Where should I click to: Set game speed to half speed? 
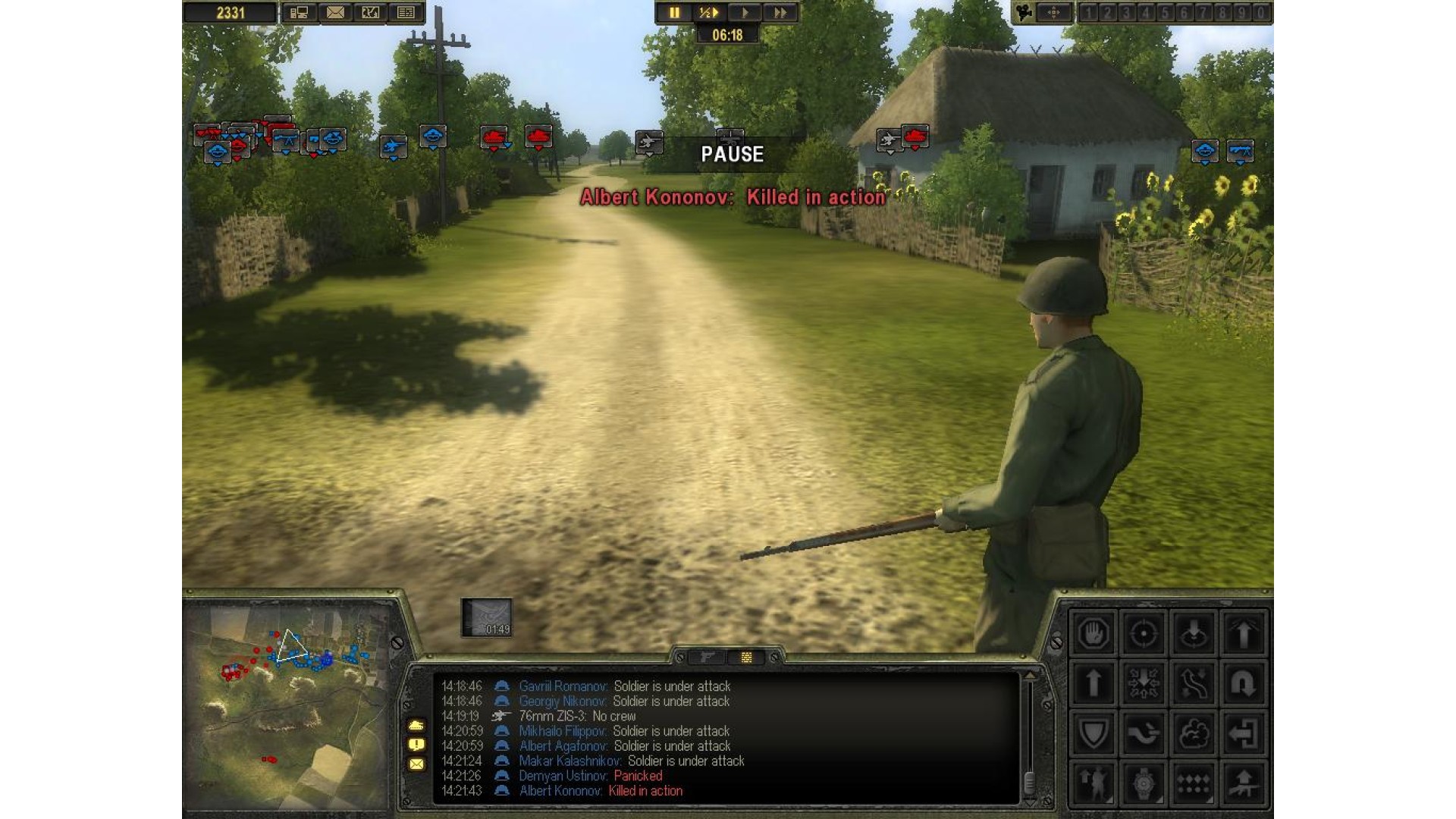click(708, 13)
